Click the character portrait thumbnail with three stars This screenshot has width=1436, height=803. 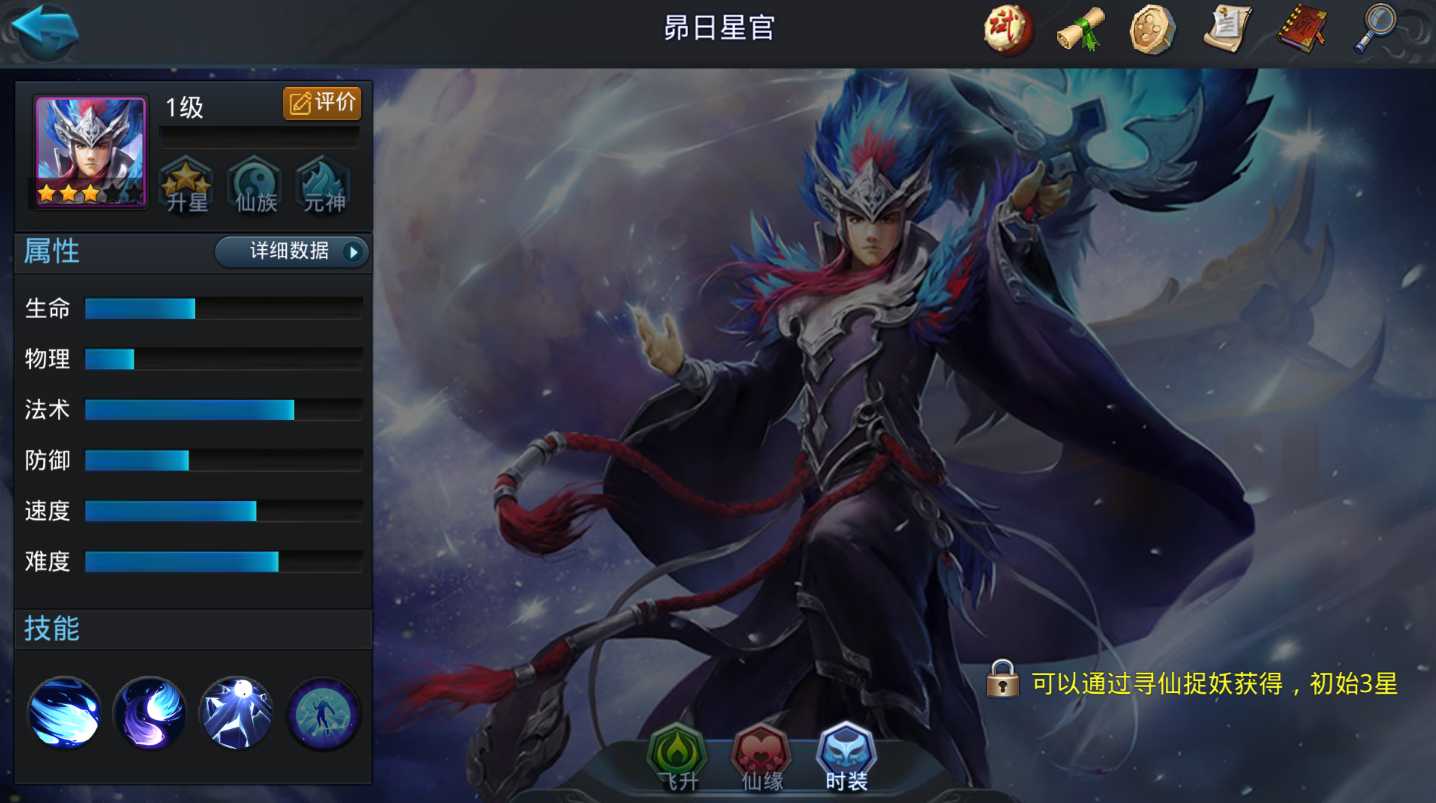coord(90,150)
